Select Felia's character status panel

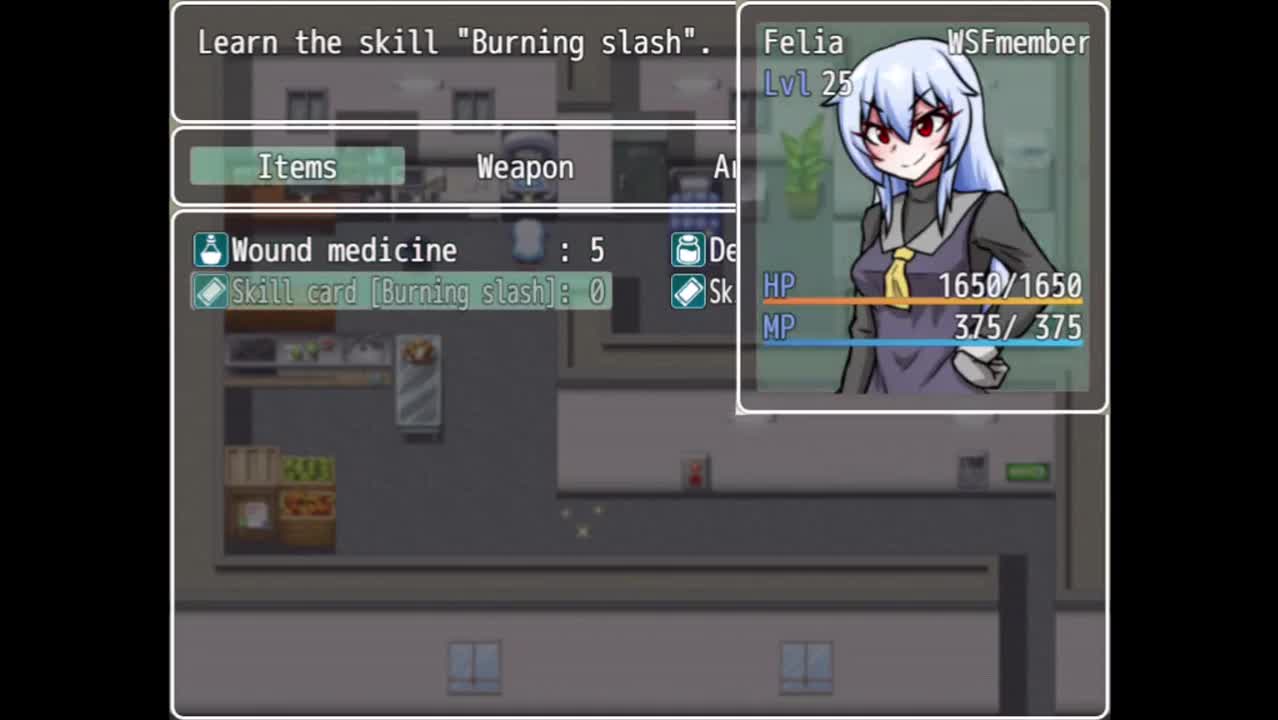(x=922, y=208)
